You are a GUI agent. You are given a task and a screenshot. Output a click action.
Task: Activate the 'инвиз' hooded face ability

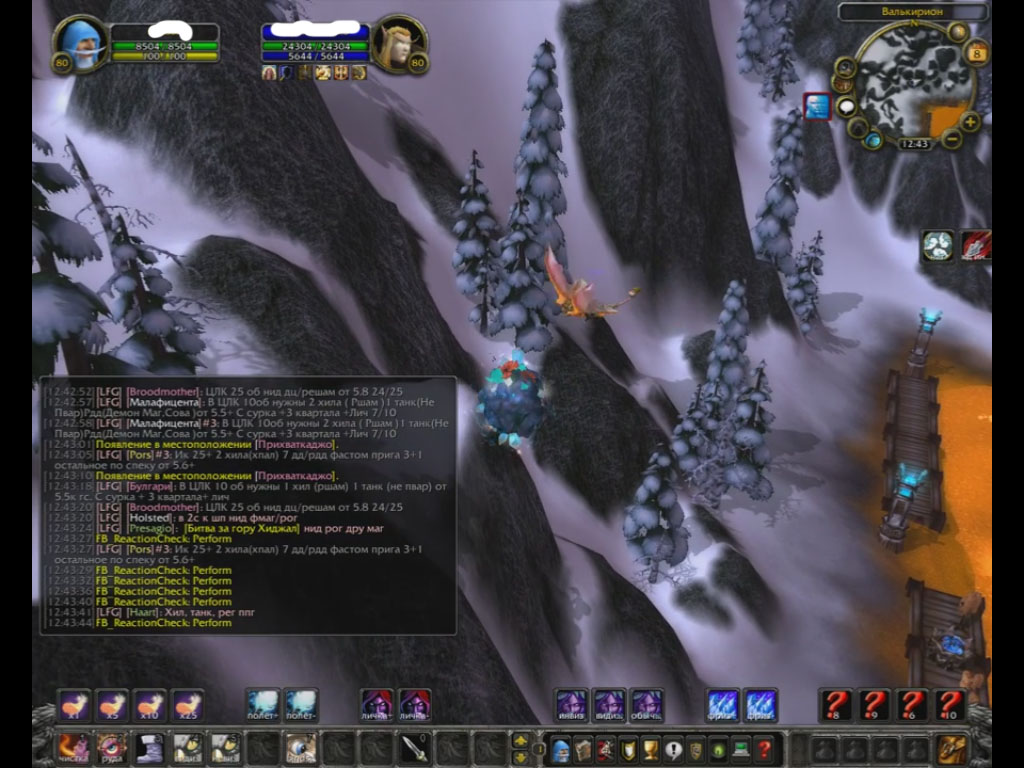[572, 705]
